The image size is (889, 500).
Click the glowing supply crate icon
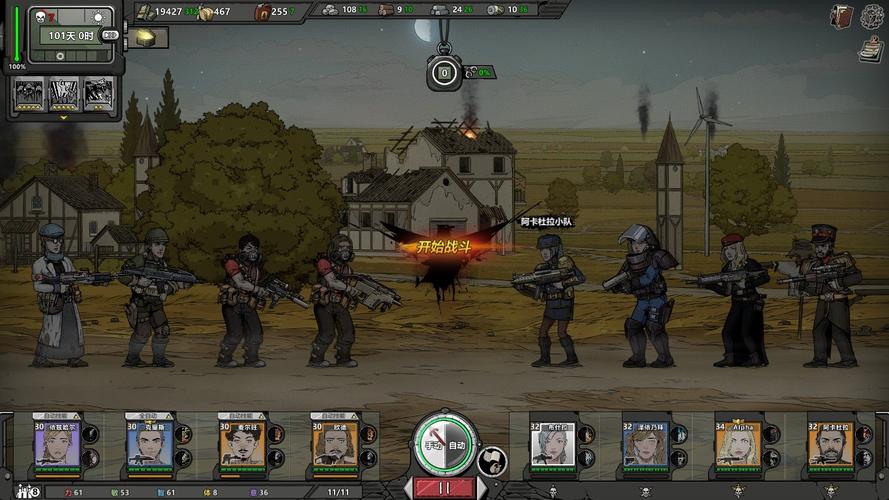(x=146, y=37)
